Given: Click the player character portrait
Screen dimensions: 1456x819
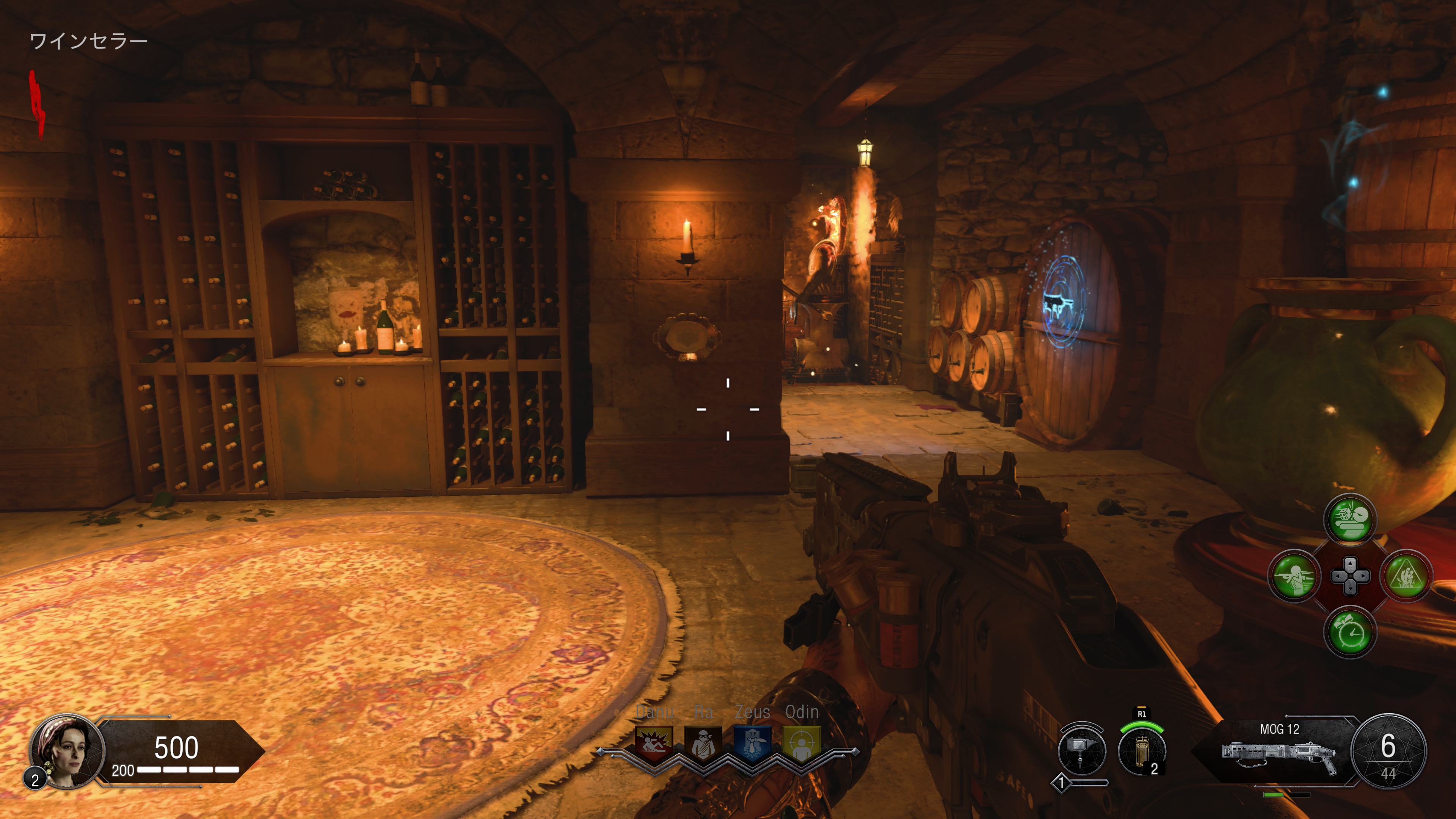Looking at the screenshot, I should 68,751.
